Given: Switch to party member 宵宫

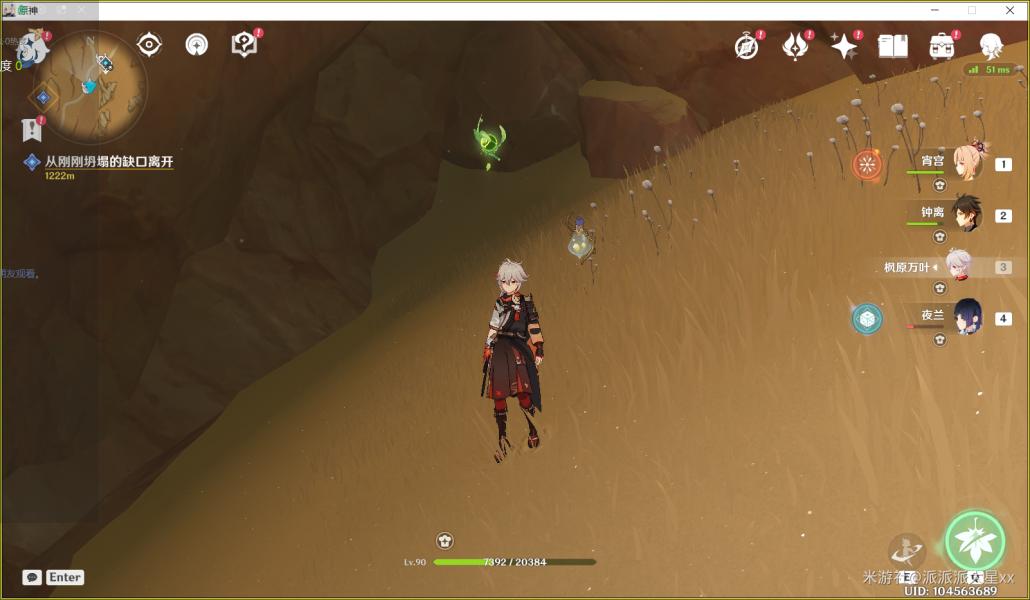Looking at the screenshot, I should [967, 164].
